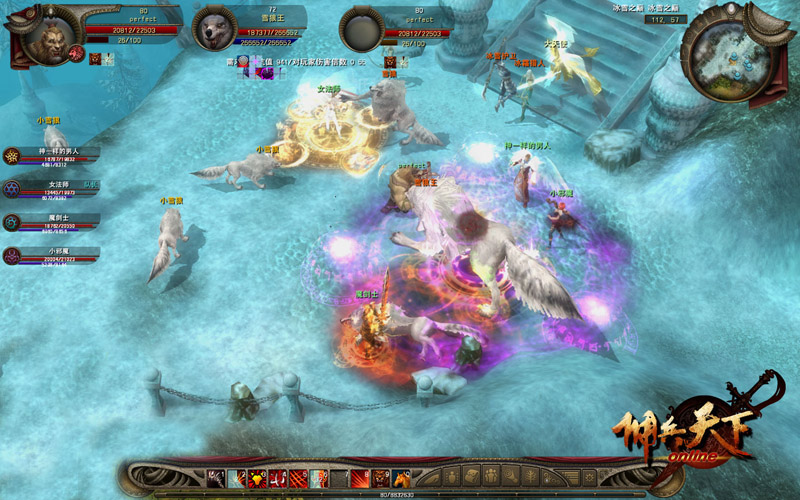
Task: Click the red buff icon under the player bar
Action: click(x=94, y=60)
